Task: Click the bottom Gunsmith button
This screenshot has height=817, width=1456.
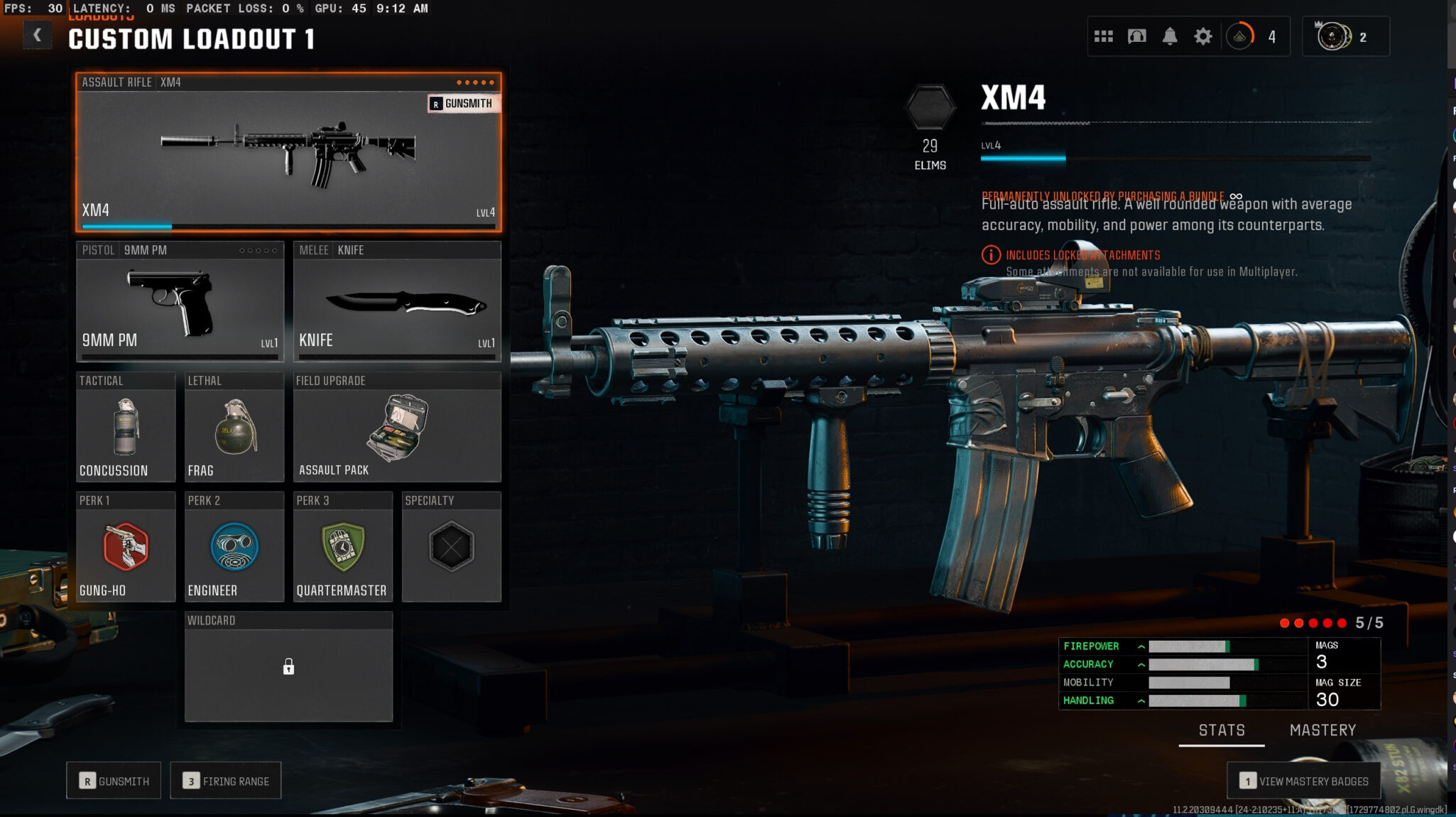Action: (114, 781)
